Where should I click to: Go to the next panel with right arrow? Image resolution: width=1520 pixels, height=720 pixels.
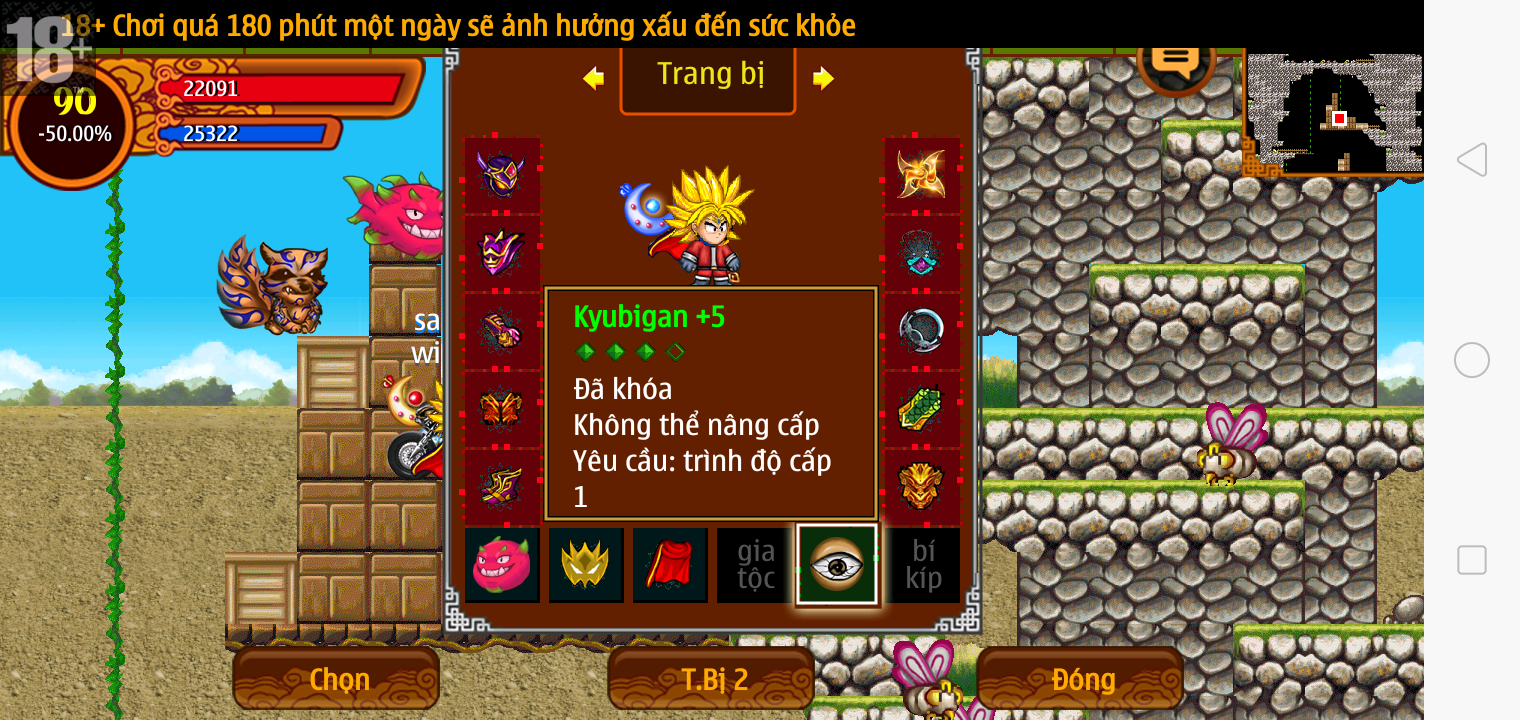click(x=823, y=78)
